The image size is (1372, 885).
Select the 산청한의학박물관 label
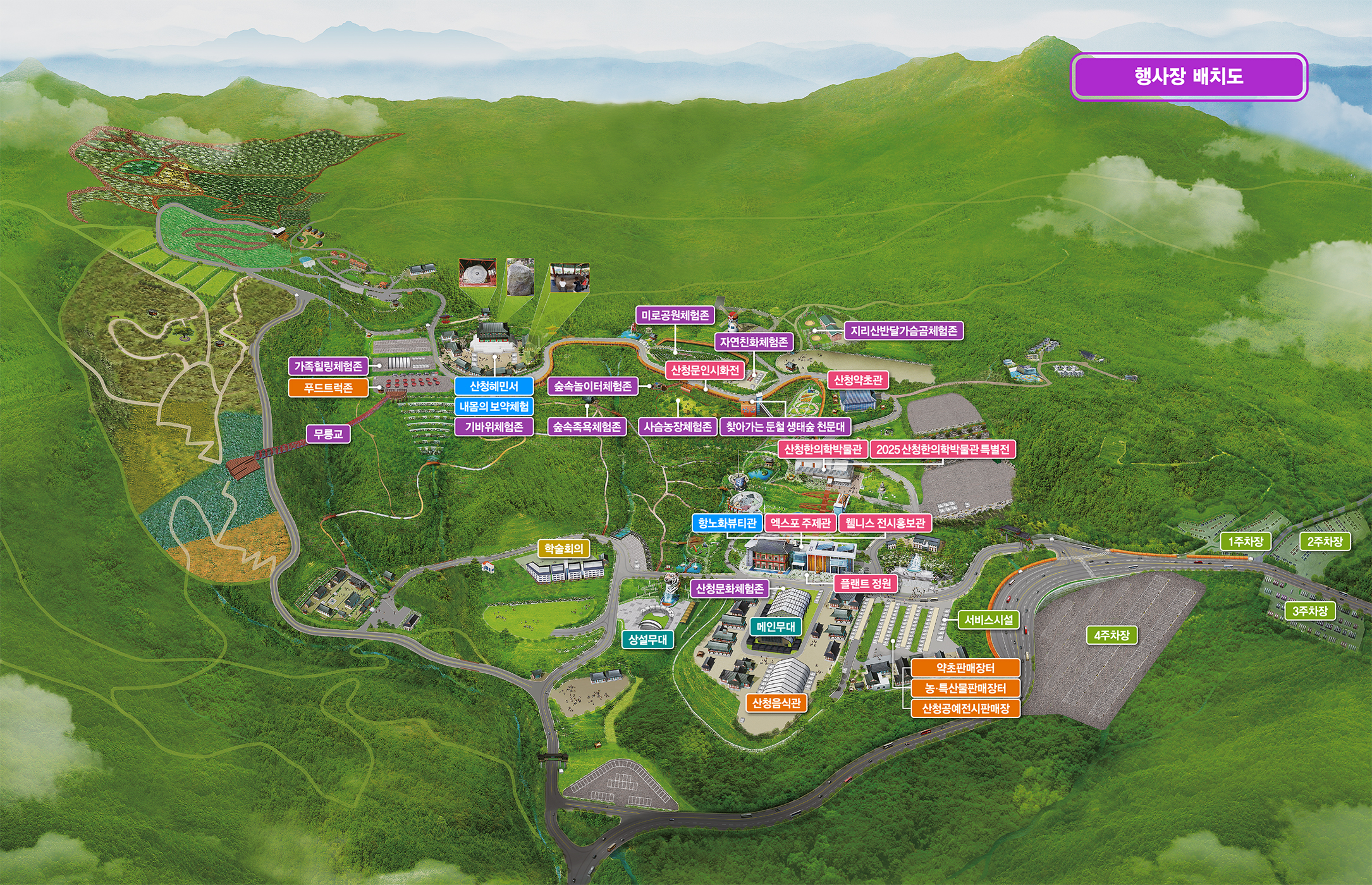tap(823, 449)
